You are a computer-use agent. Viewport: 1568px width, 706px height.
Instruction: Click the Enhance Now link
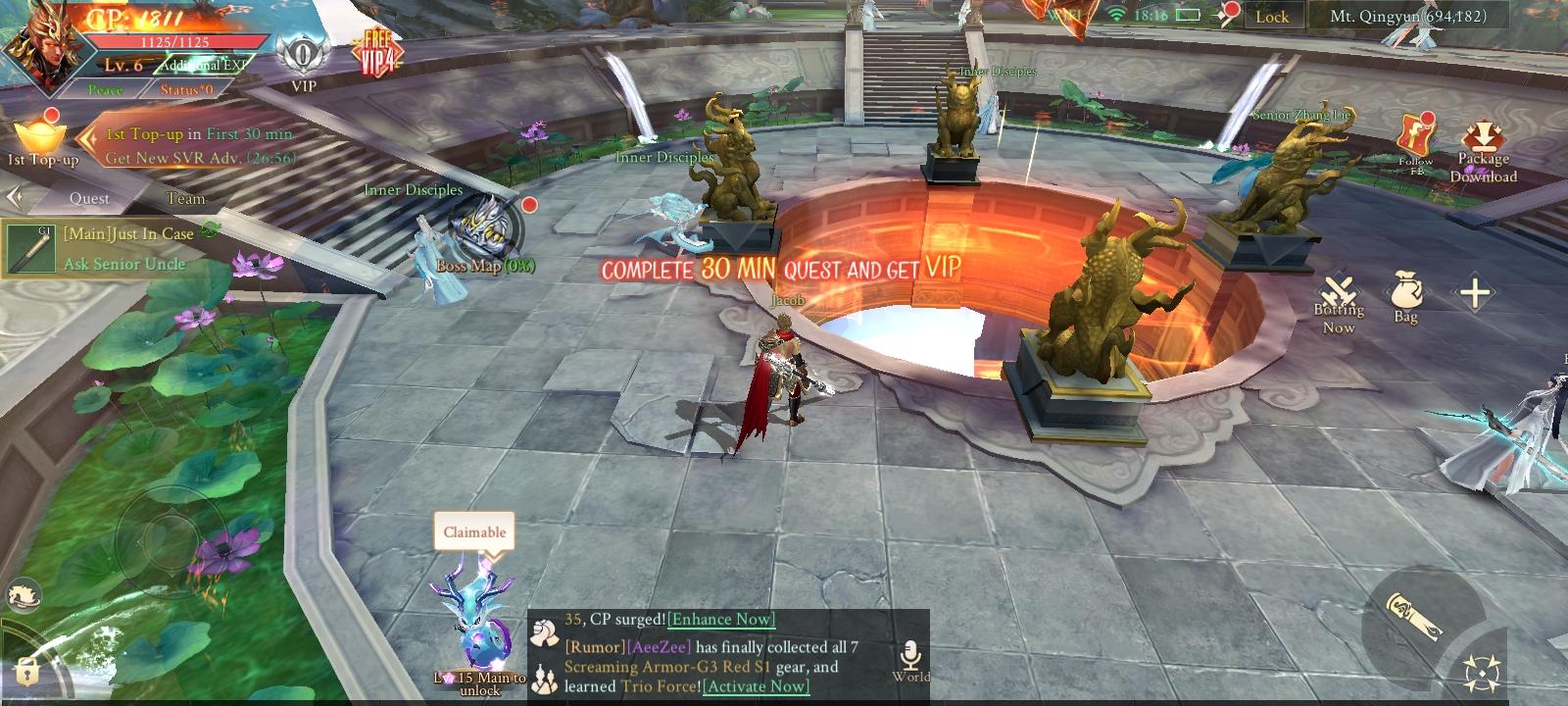(720, 619)
